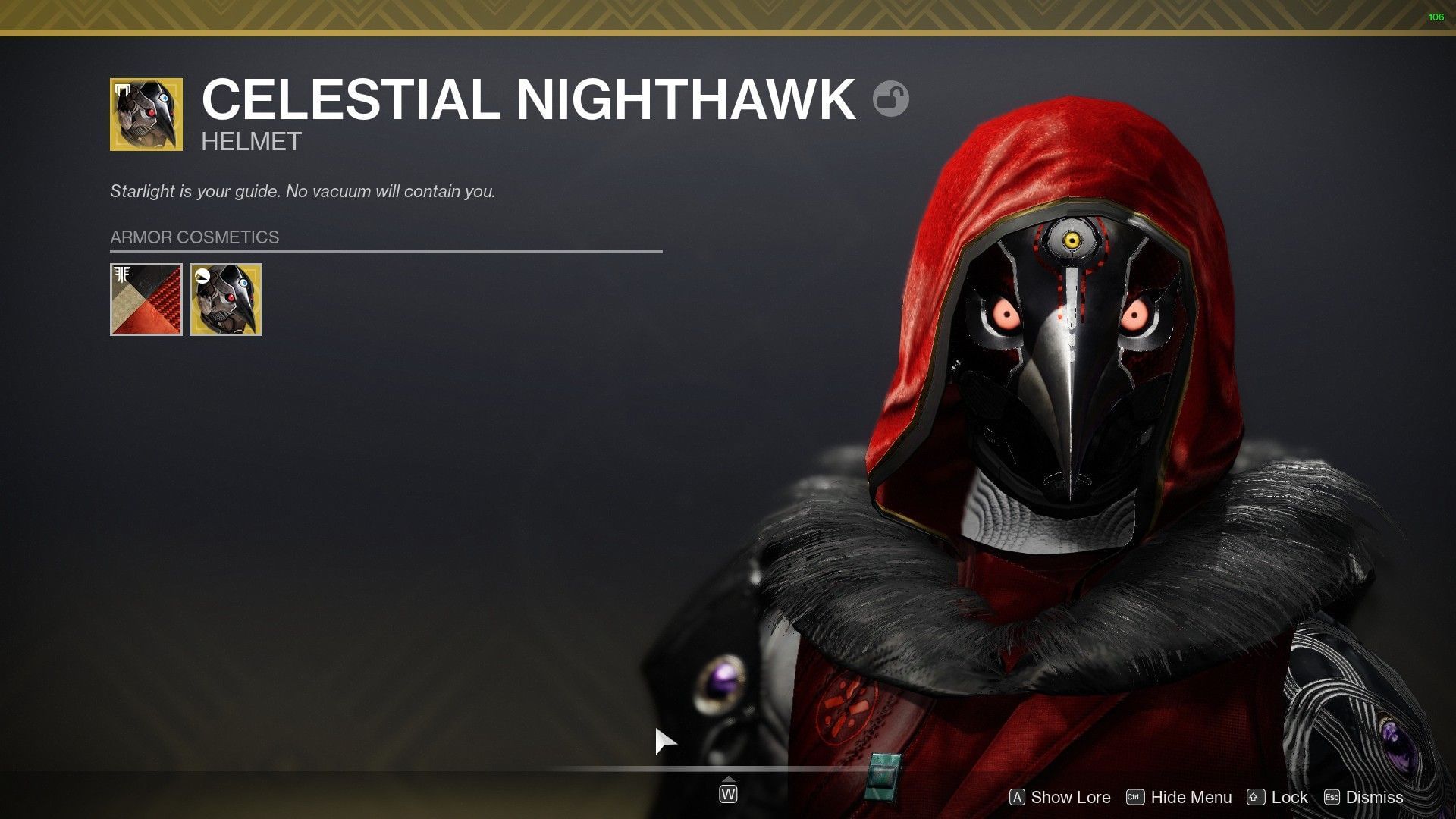Click the W key indicator at bottom center

tap(727, 794)
